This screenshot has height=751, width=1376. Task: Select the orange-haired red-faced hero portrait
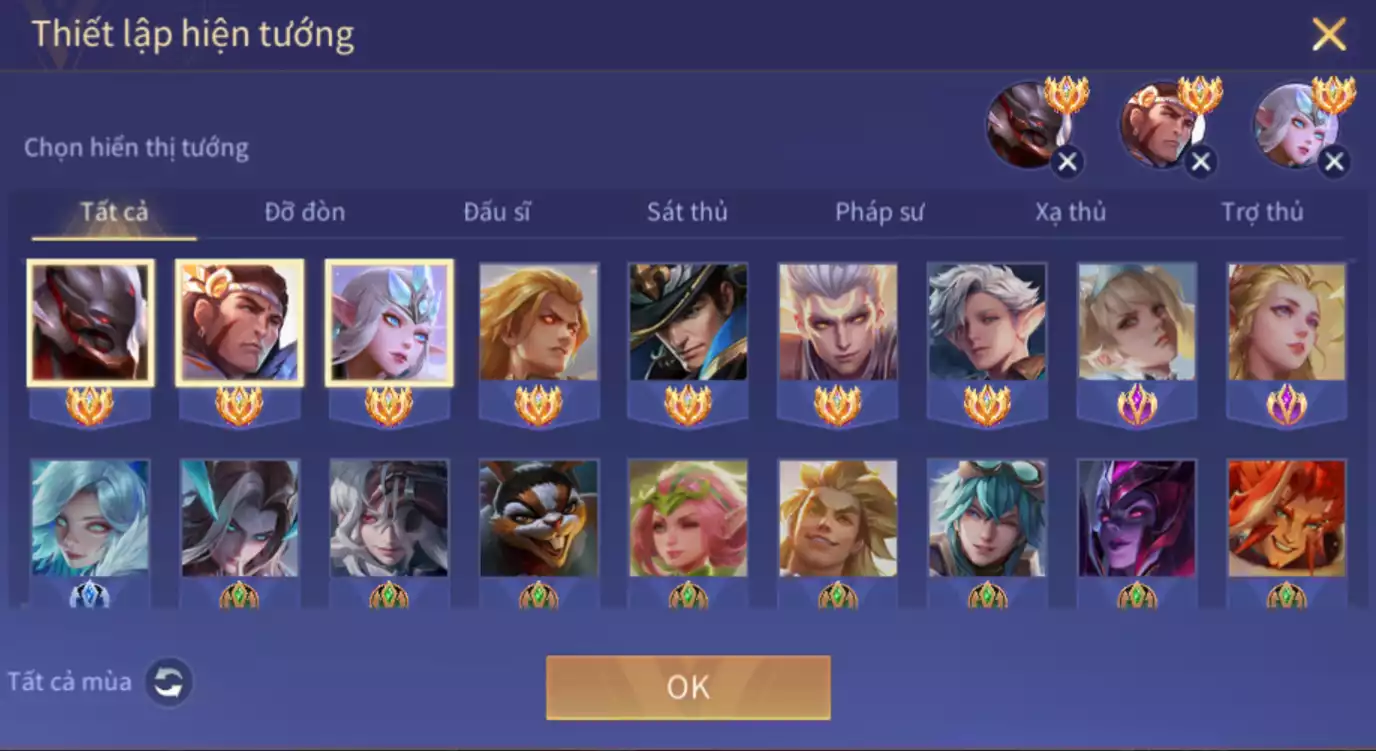click(x=1286, y=518)
